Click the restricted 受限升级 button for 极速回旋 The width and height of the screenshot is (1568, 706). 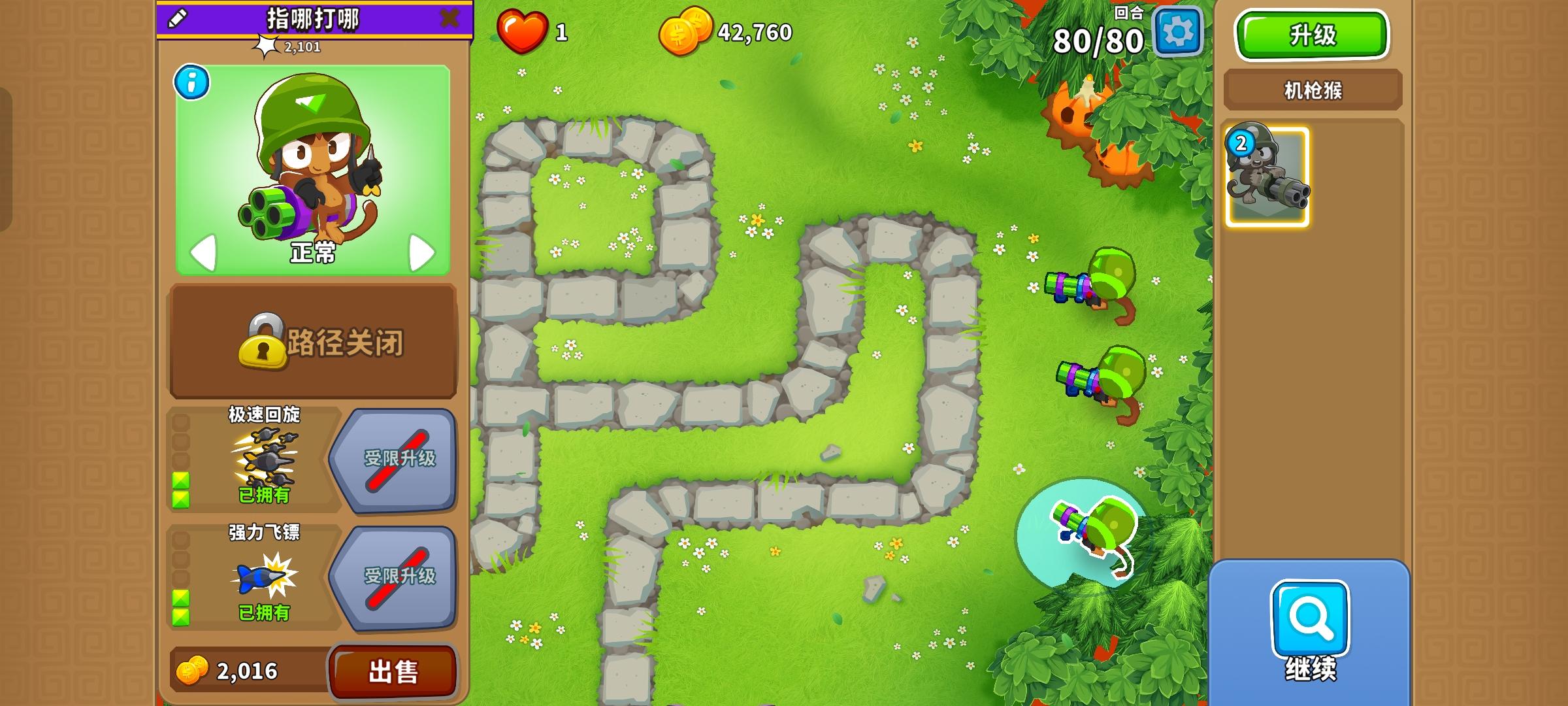(x=400, y=460)
